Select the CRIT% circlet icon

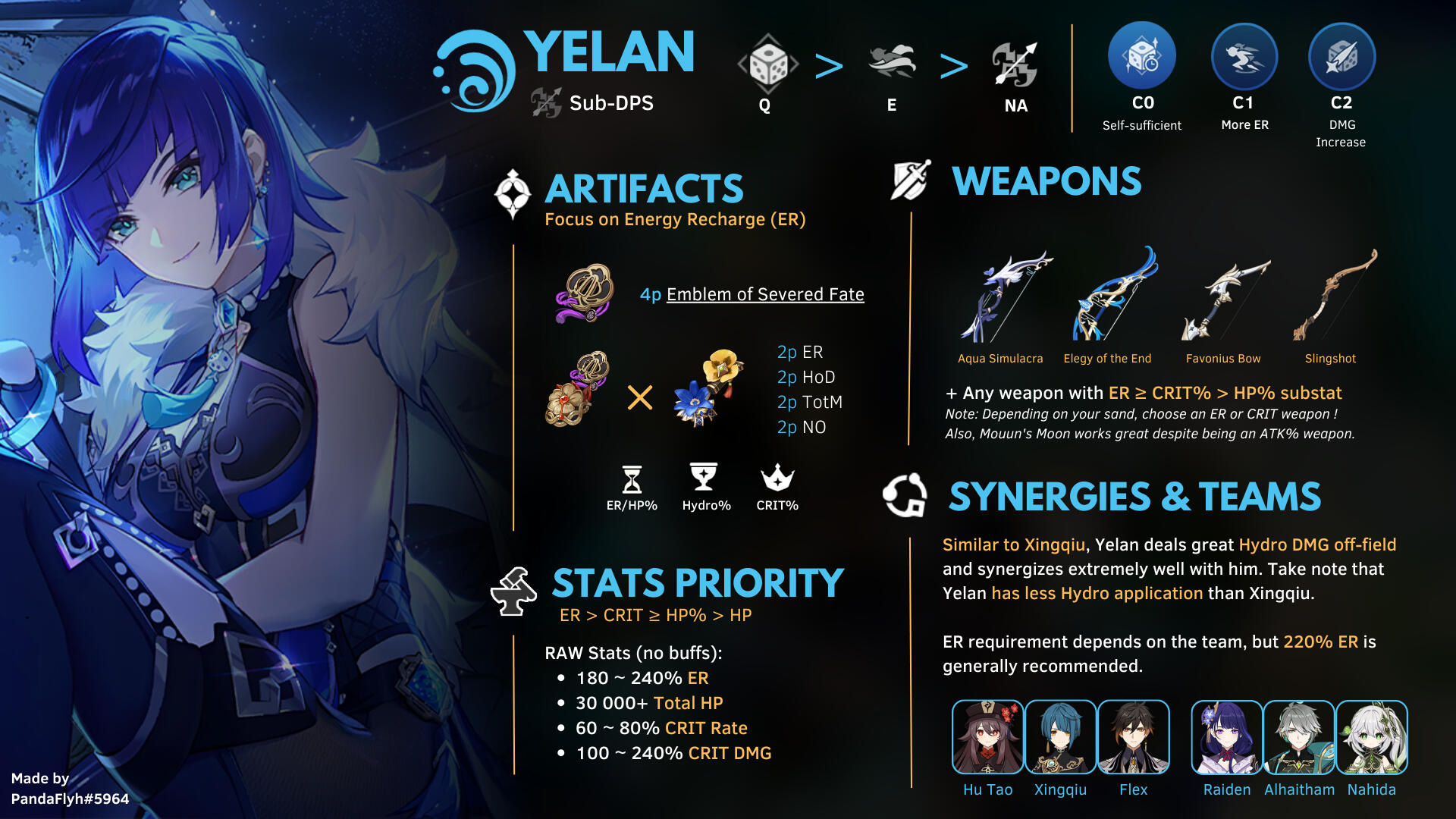777,478
